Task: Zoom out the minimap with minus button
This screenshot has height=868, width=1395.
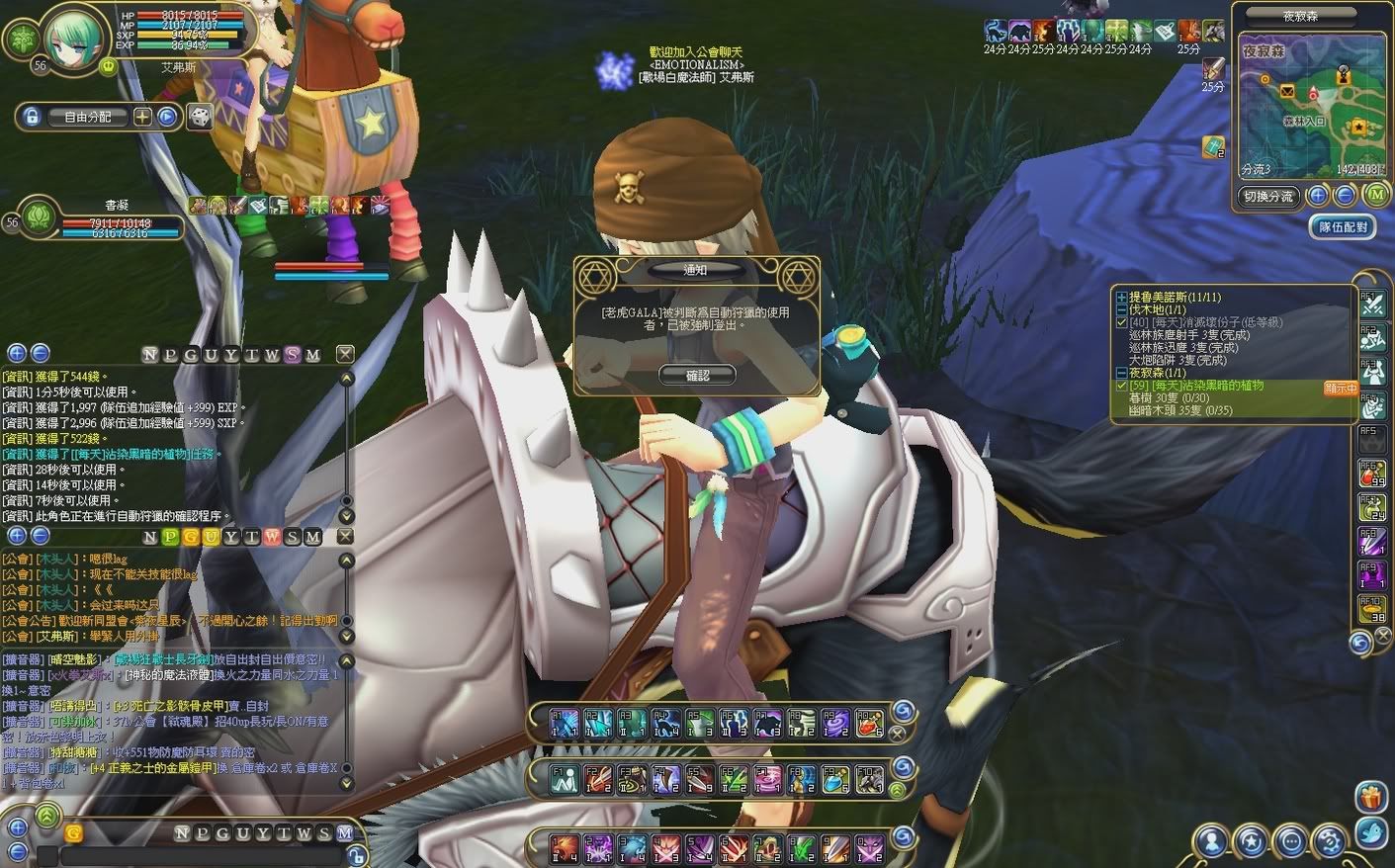Action: point(1344,196)
